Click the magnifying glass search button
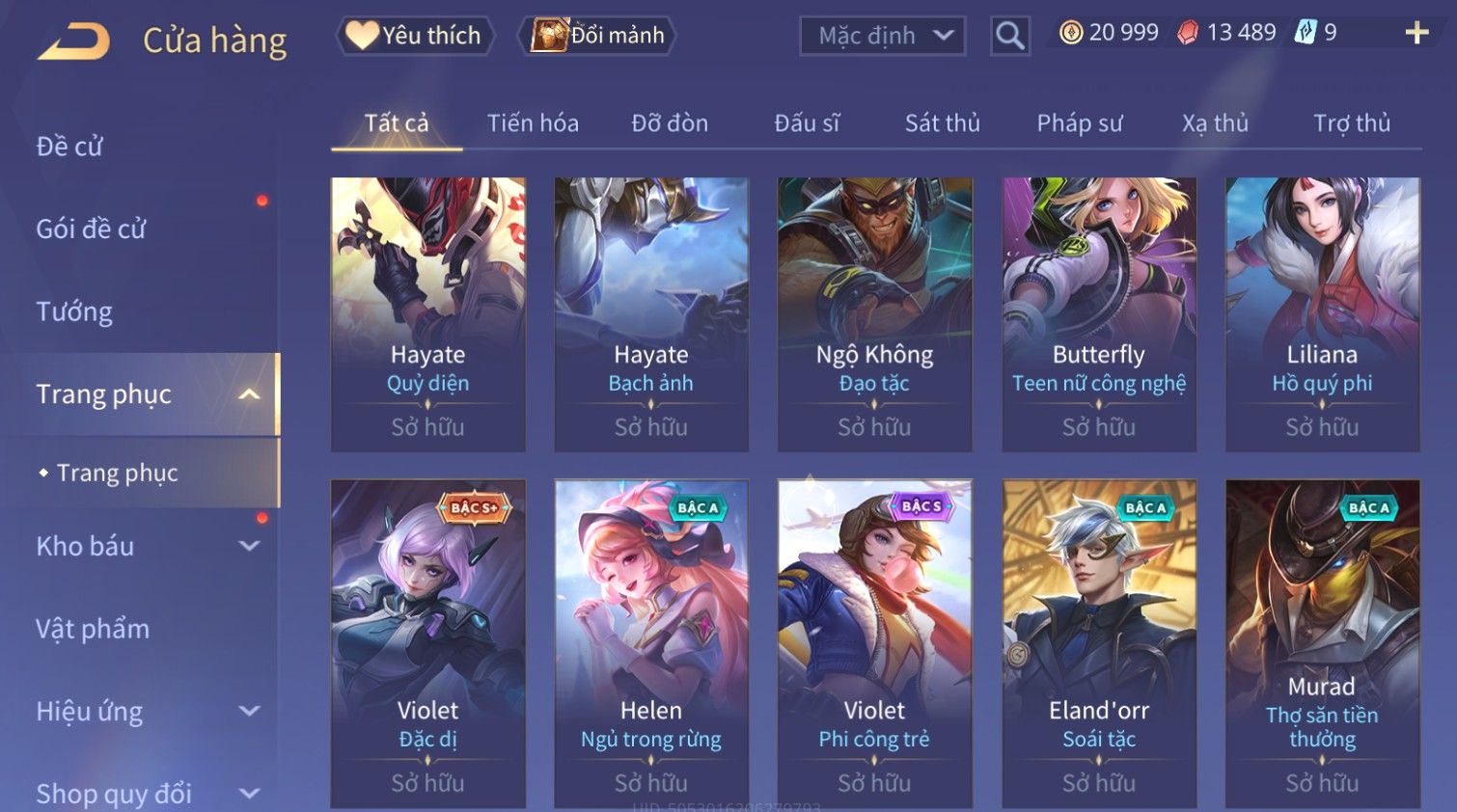Viewport: 1457px width, 812px height. [1009, 37]
